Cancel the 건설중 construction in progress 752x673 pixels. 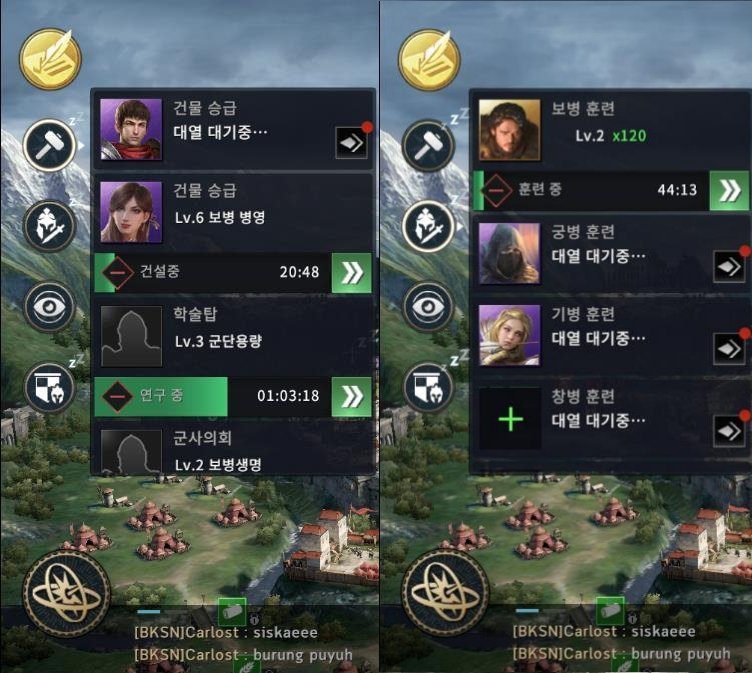pos(118,273)
